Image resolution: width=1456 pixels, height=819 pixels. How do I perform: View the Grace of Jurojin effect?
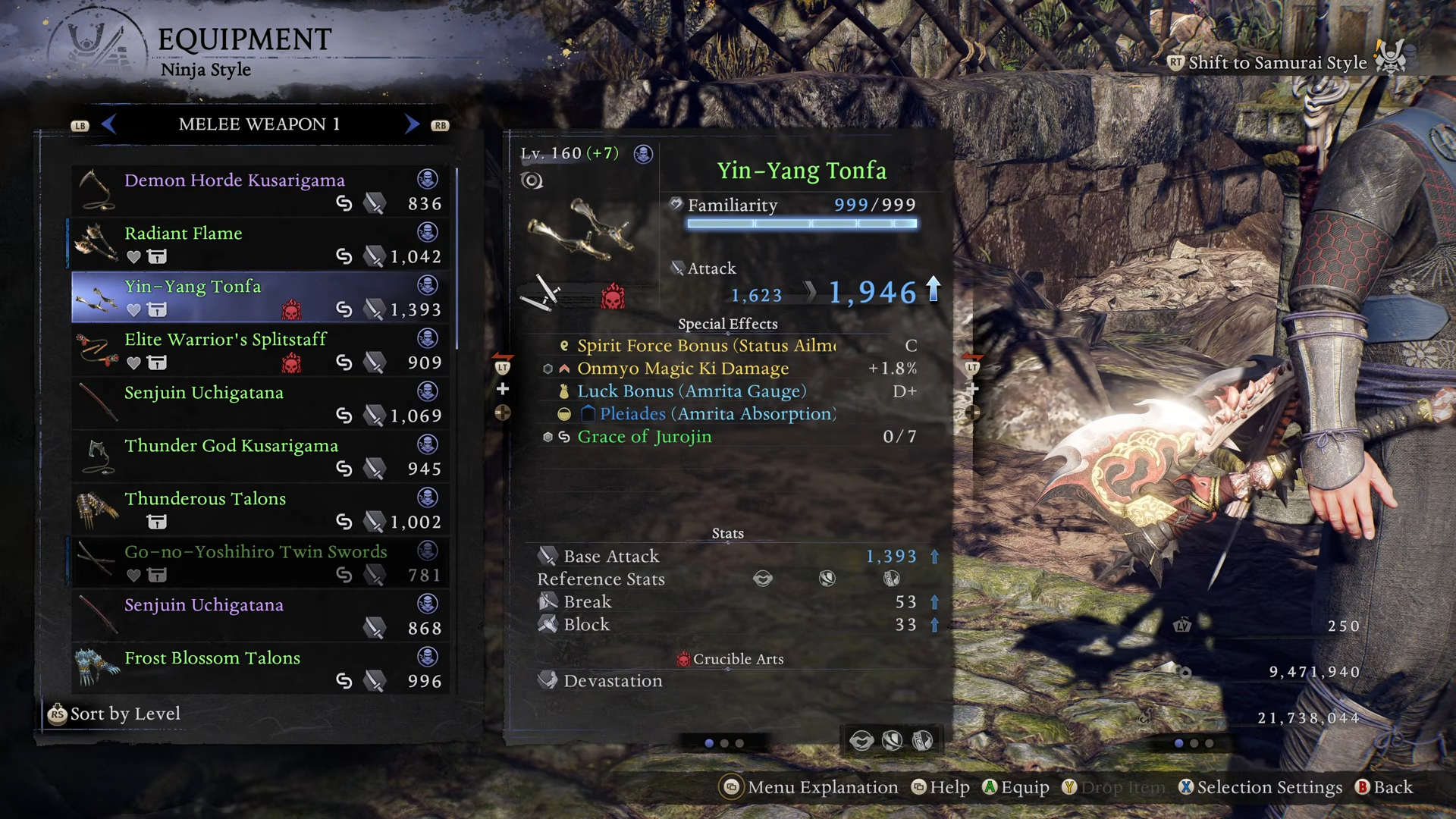coord(644,437)
